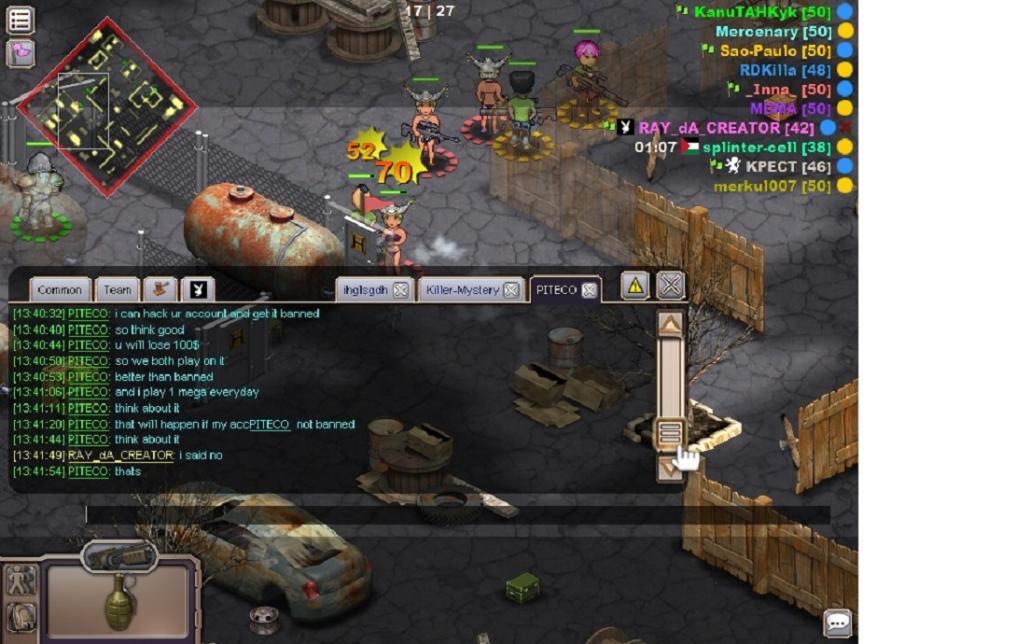Screen dimensions: 1030x644
Task: Open the bunny logo chat tab
Action: [198, 290]
